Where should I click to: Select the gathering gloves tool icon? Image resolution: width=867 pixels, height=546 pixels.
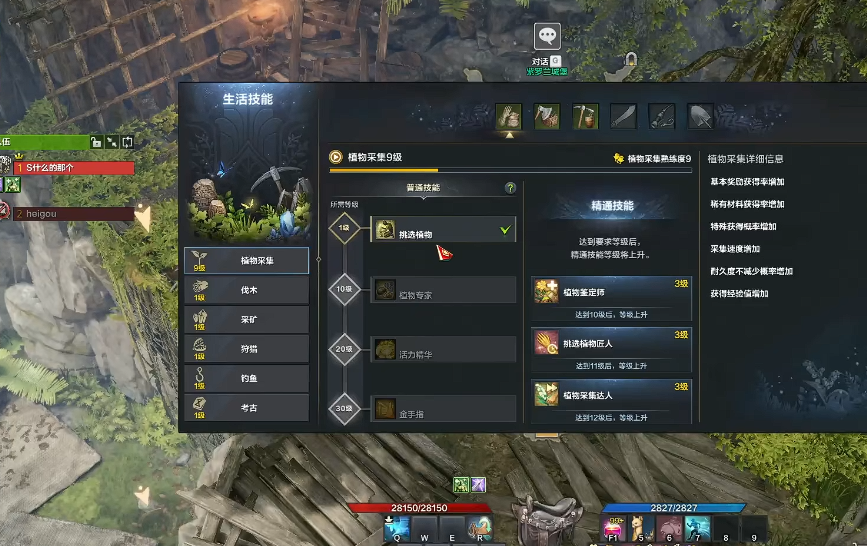coord(509,117)
